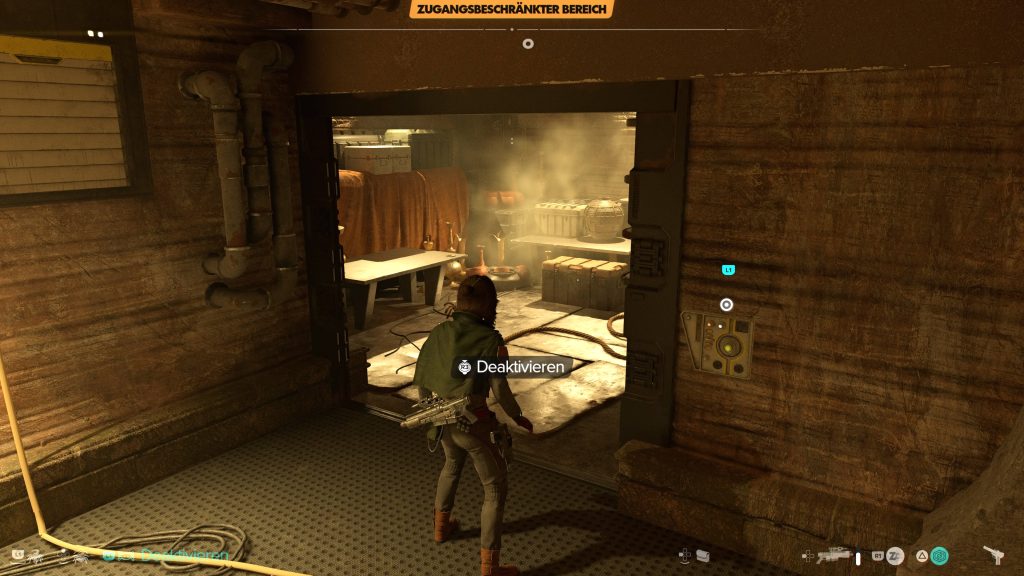
Task: Select the center Deaktivieren interaction prompt
Action: pyautogui.click(x=510, y=367)
